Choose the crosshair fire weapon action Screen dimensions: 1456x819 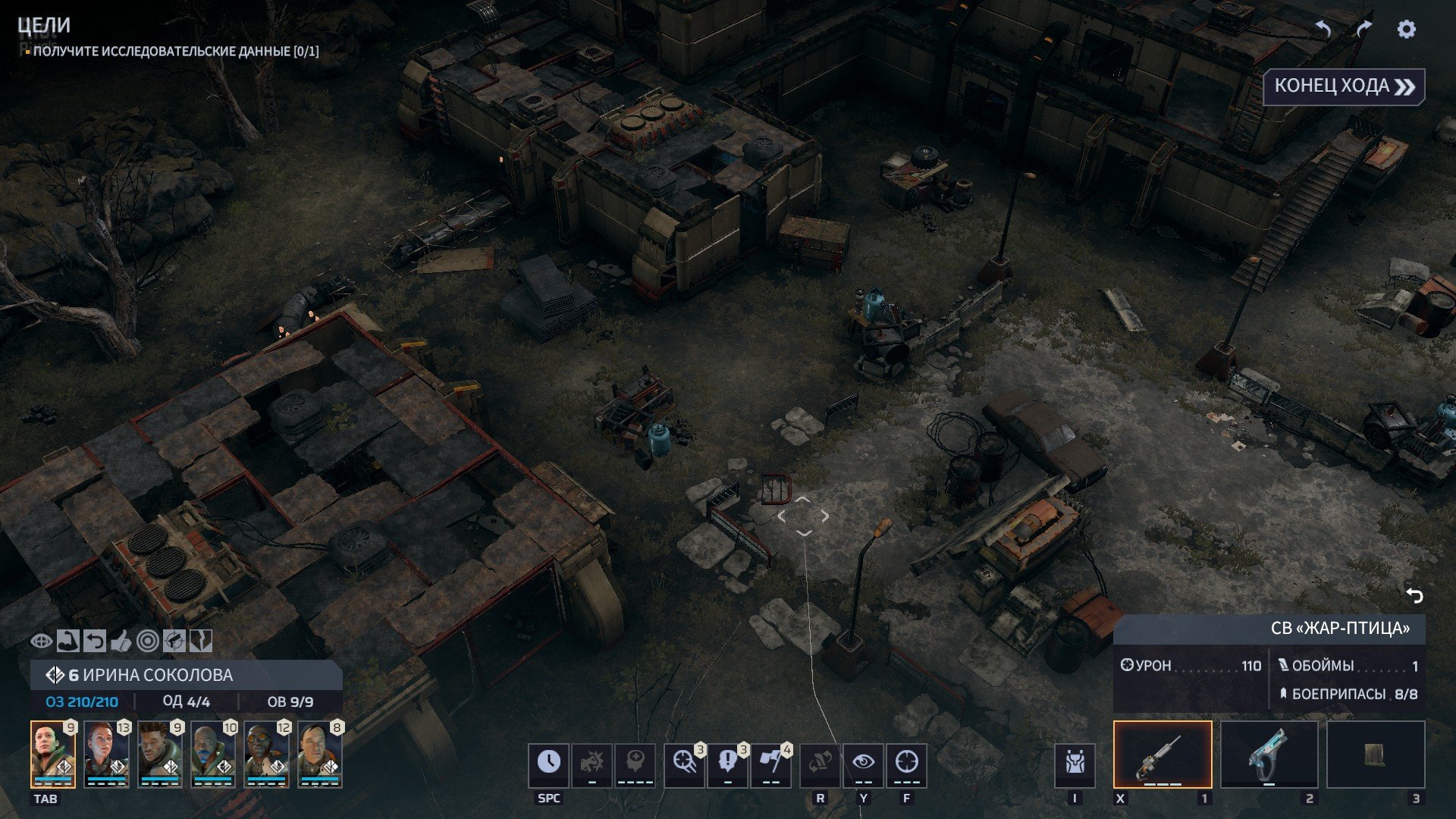(906, 764)
